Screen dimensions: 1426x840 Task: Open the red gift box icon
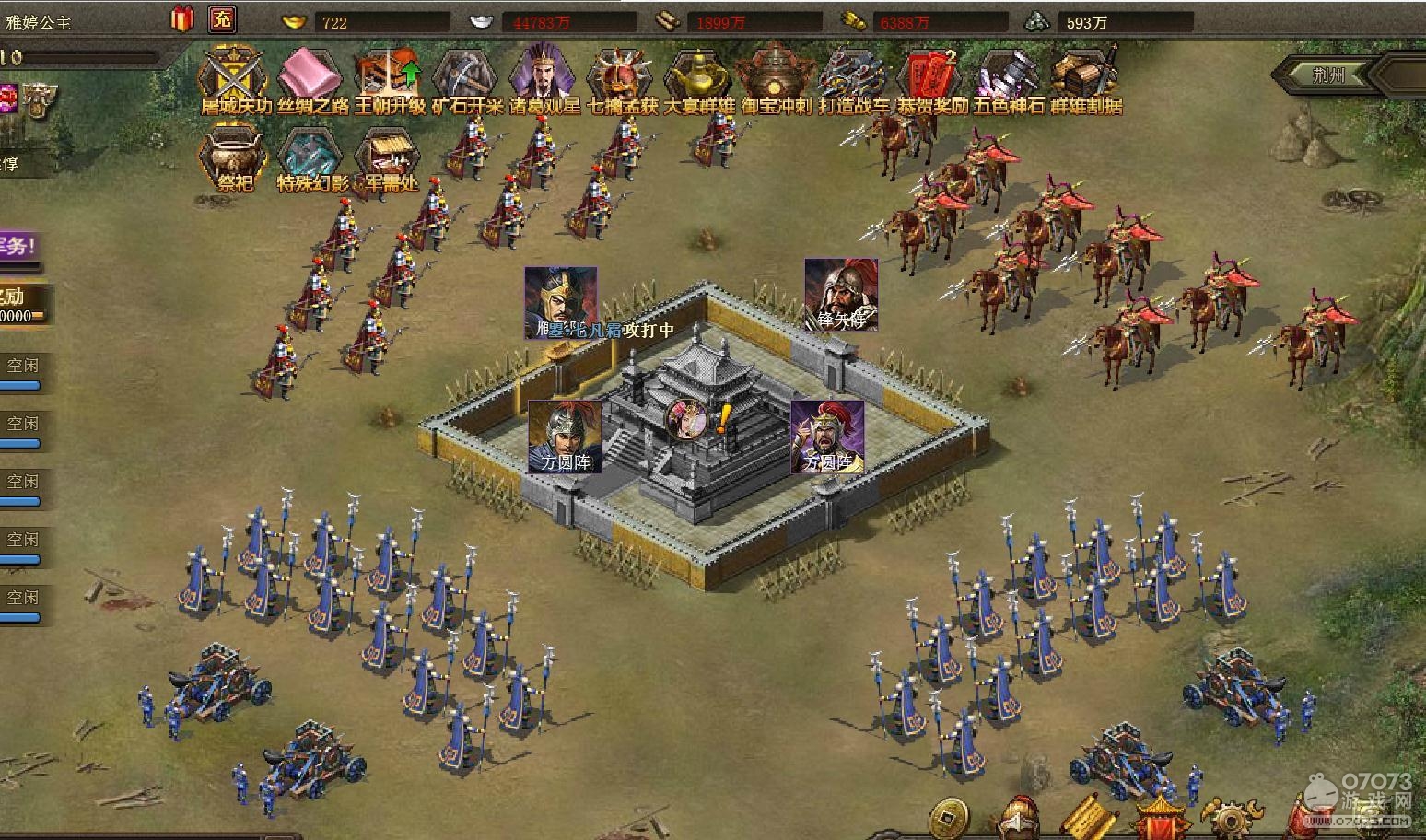[182, 18]
